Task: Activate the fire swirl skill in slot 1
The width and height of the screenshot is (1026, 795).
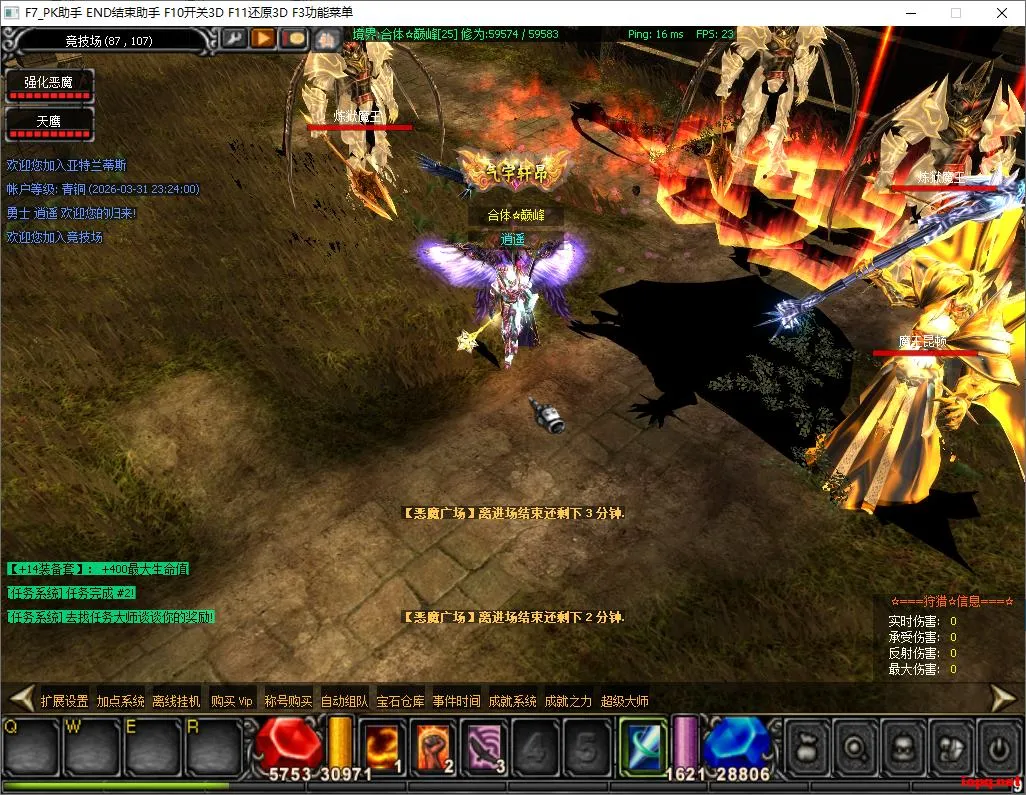Action: [383, 746]
